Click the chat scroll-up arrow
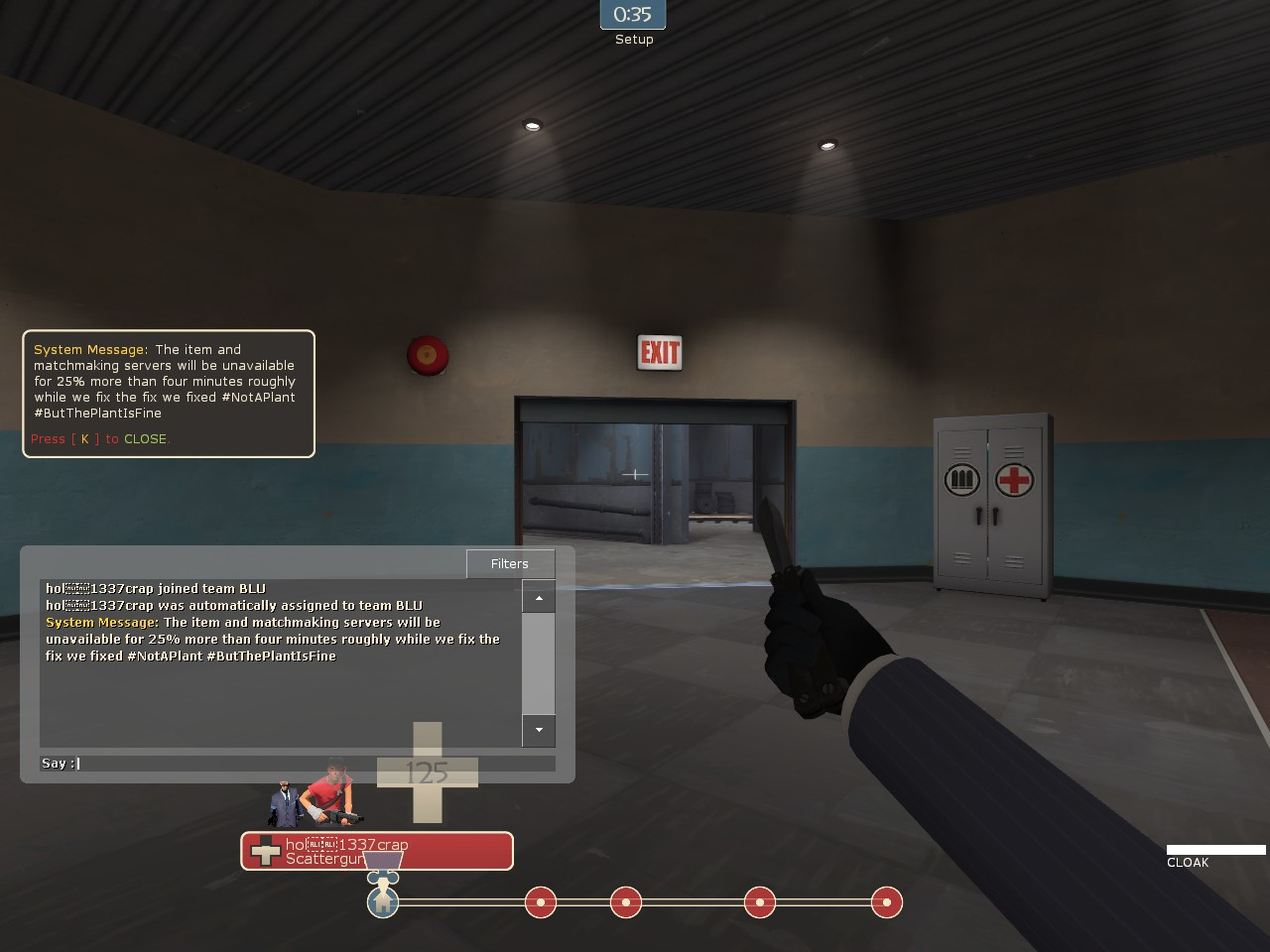The width and height of the screenshot is (1270, 952). coord(539,596)
